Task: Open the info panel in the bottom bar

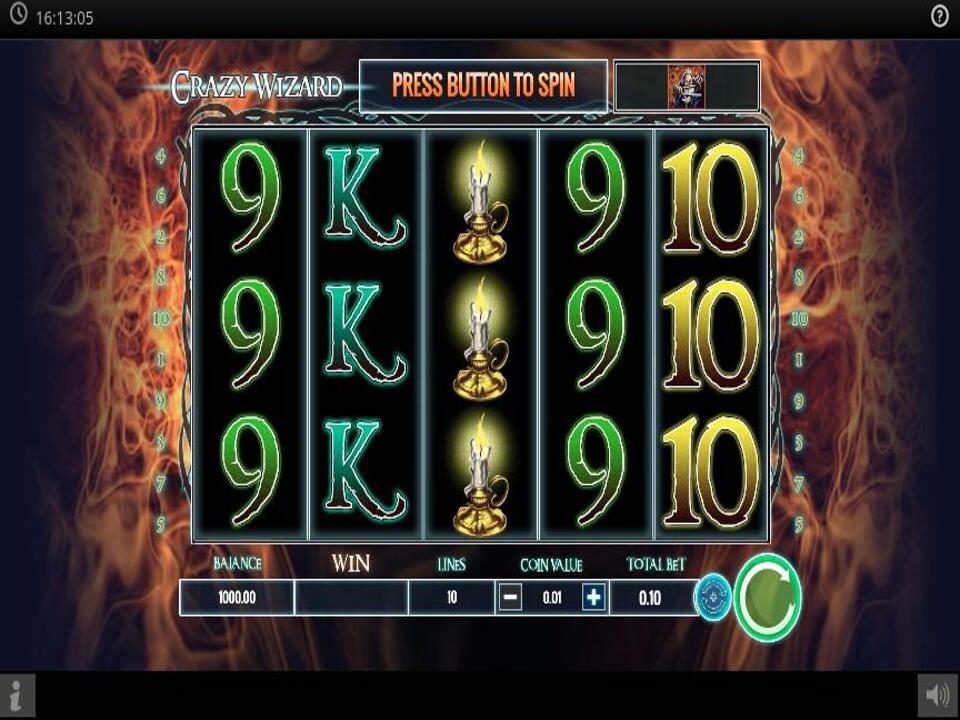Action: click(x=17, y=696)
